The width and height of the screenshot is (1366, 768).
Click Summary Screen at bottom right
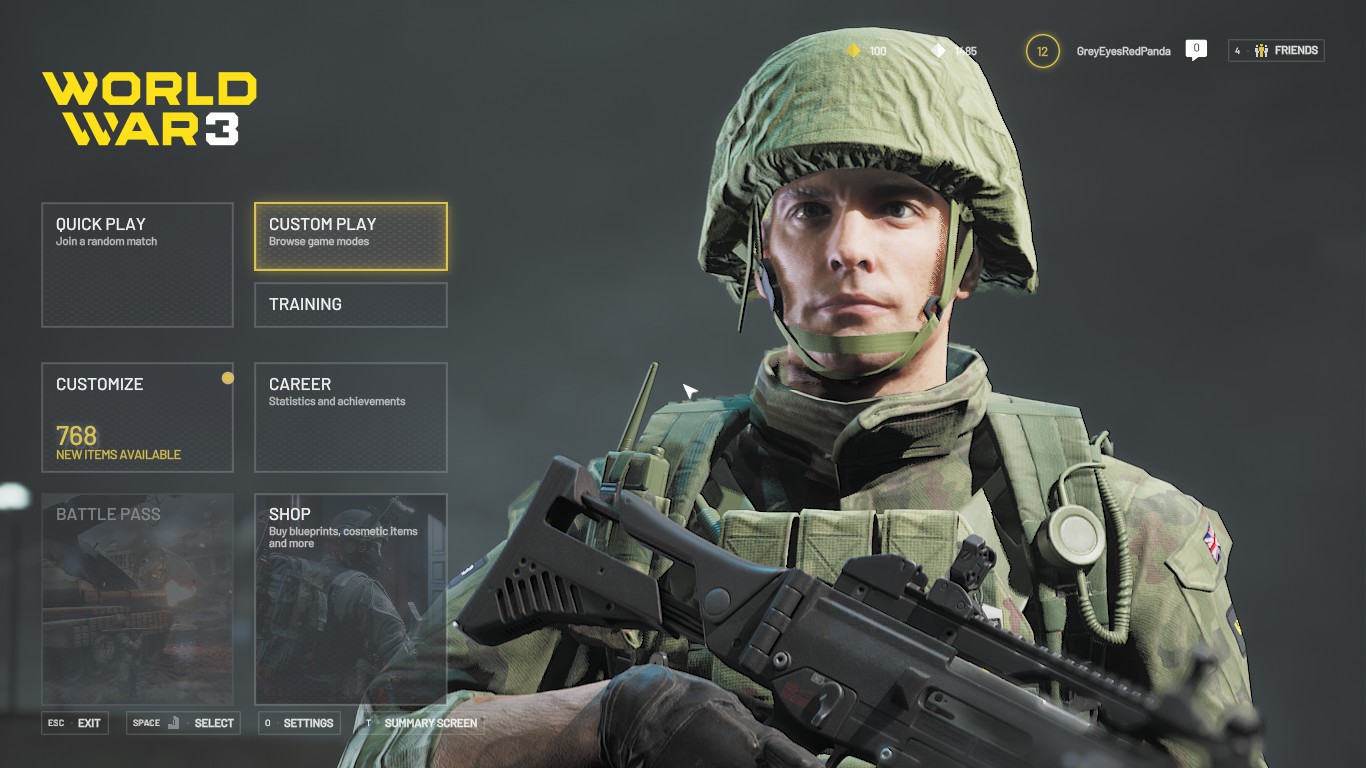click(x=428, y=723)
